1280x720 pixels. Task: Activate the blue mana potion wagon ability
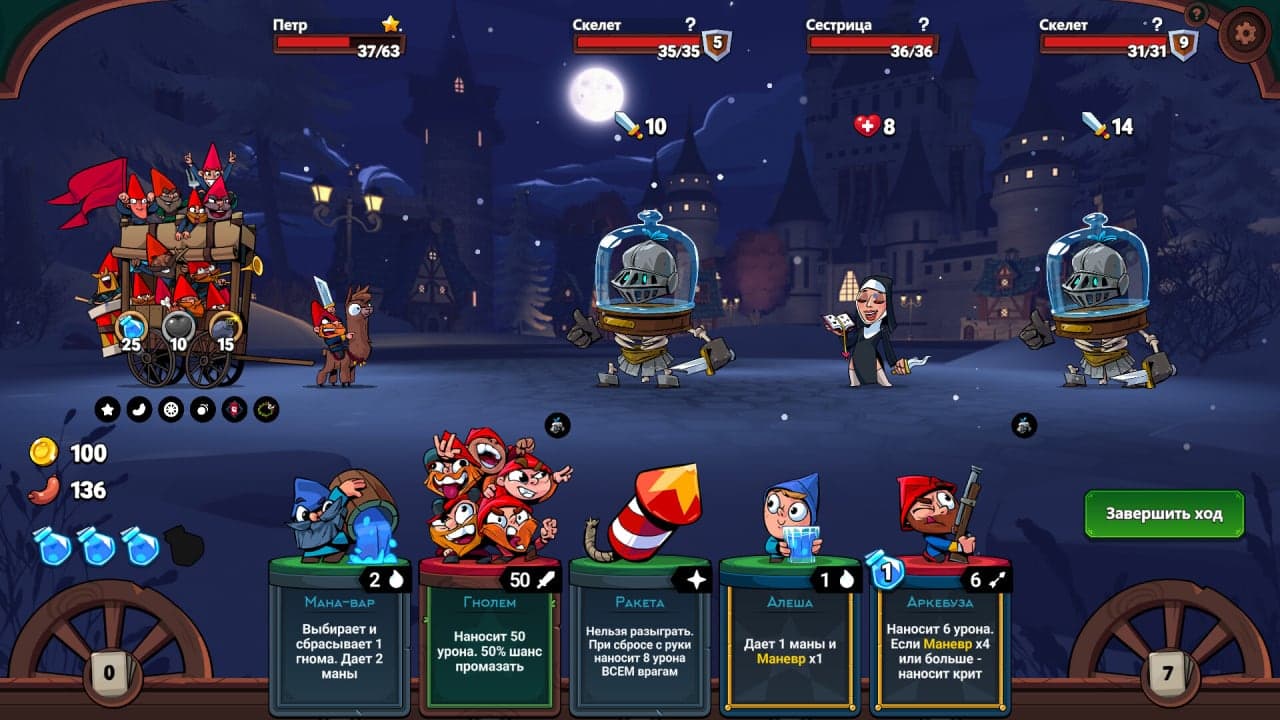pyautogui.click(x=131, y=328)
